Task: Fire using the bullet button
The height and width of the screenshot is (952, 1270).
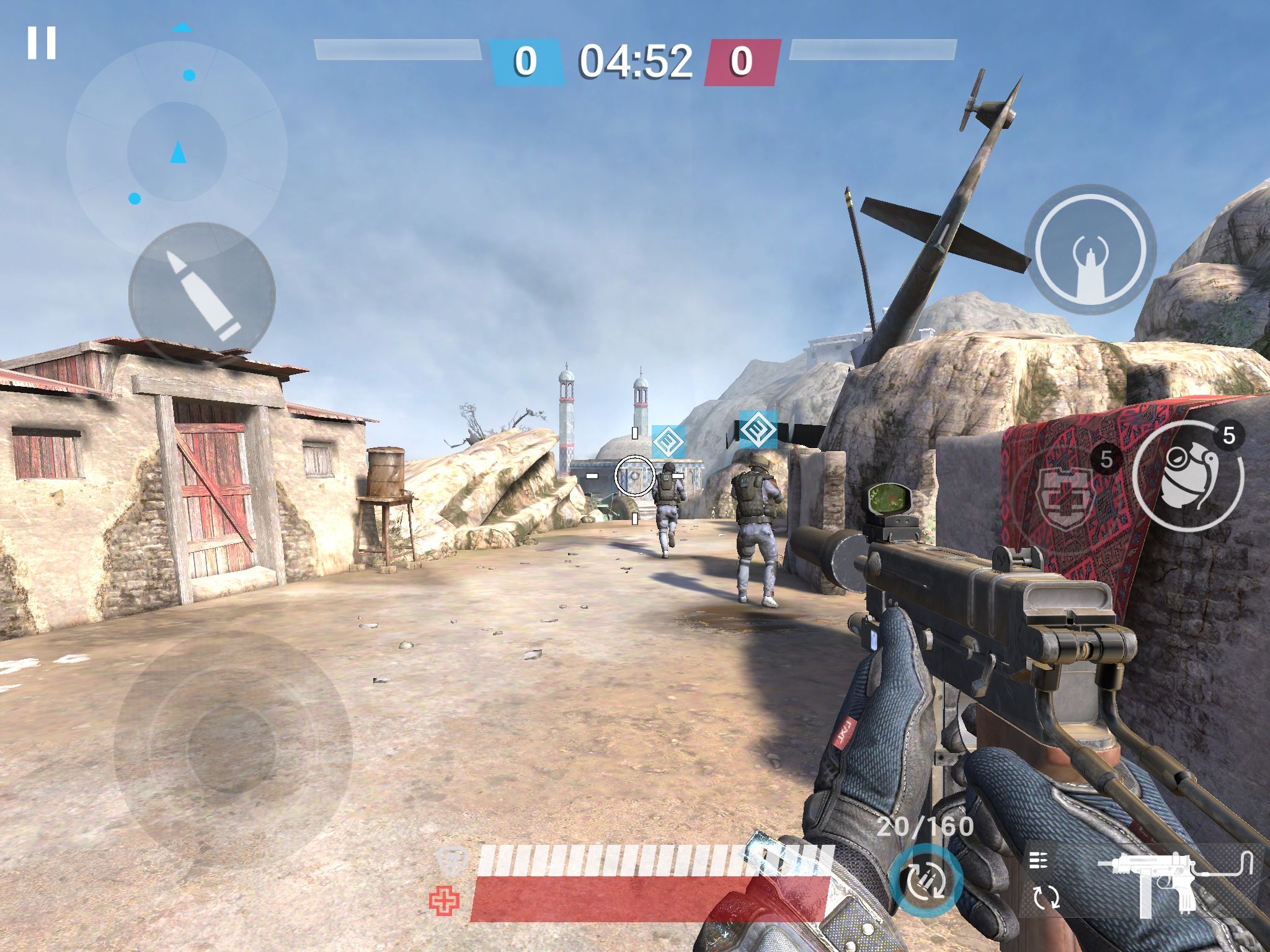Action: click(202, 296)
